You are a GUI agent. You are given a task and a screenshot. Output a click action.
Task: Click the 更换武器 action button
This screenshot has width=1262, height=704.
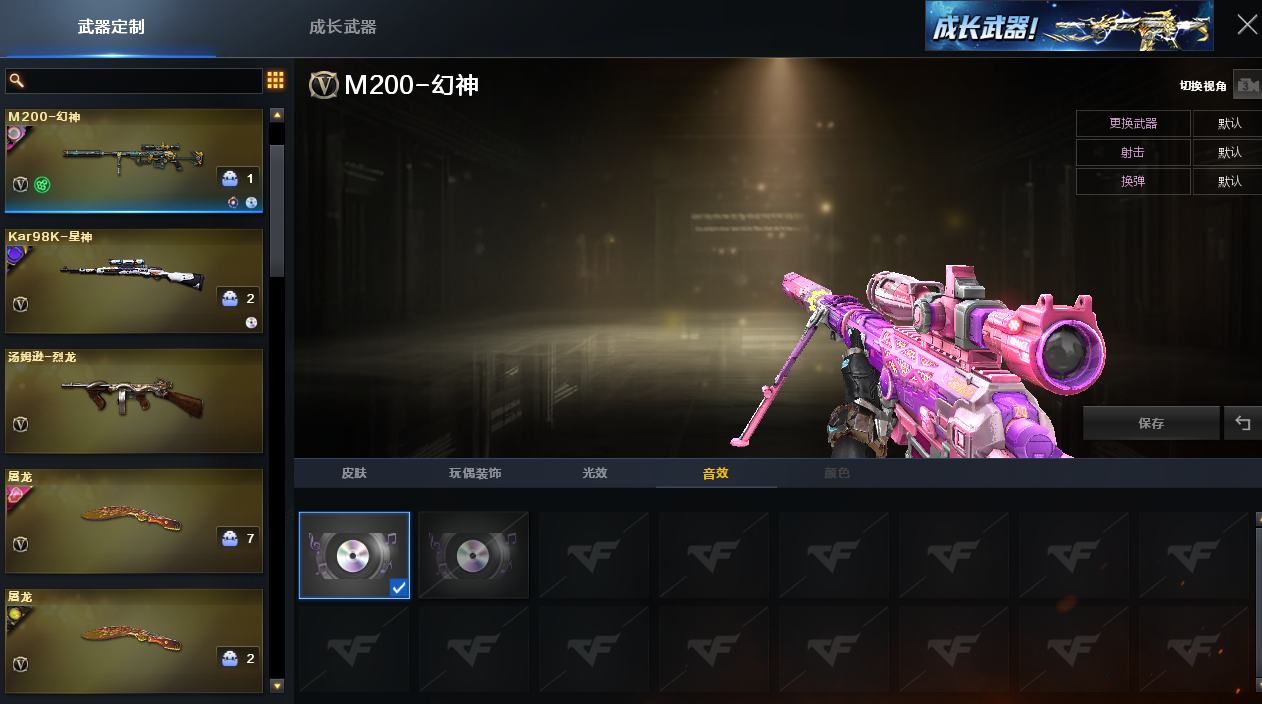(1133, 123)
